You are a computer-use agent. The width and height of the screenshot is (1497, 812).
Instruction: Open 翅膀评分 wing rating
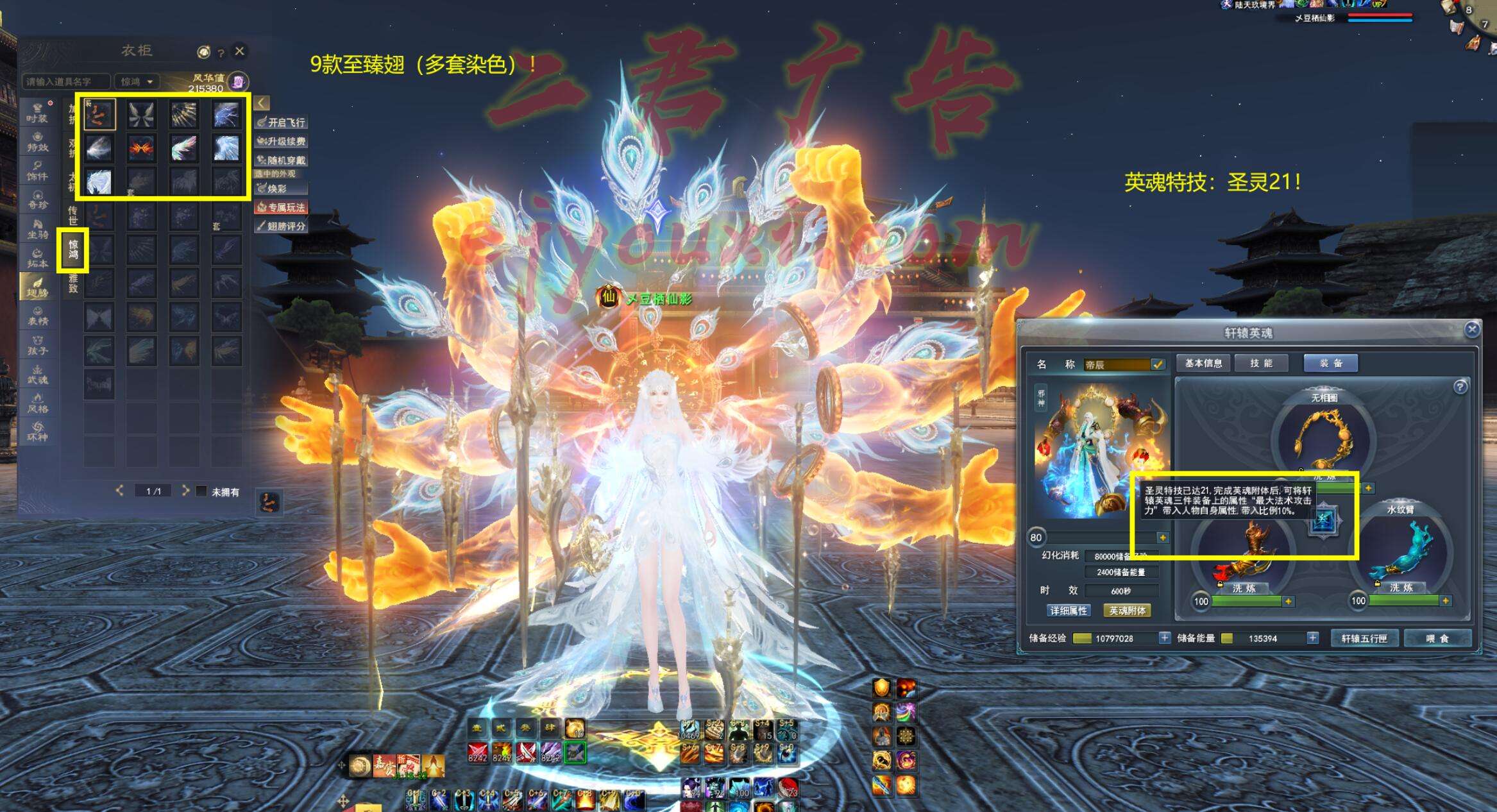pos(281,226)
